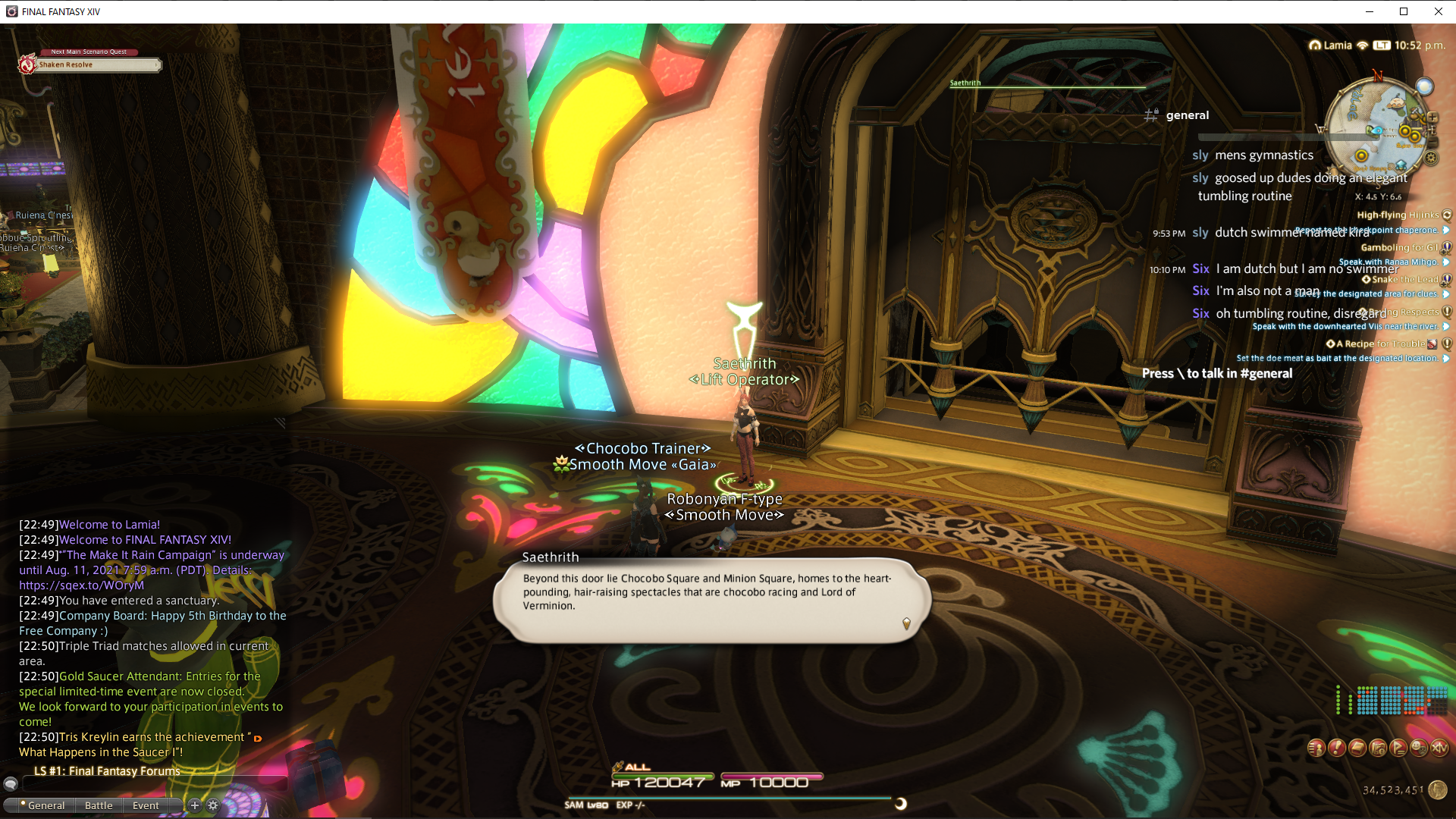Screen dimensions: 1456x819
Task: Open the Party flag menu icon
Action: 1398,748
